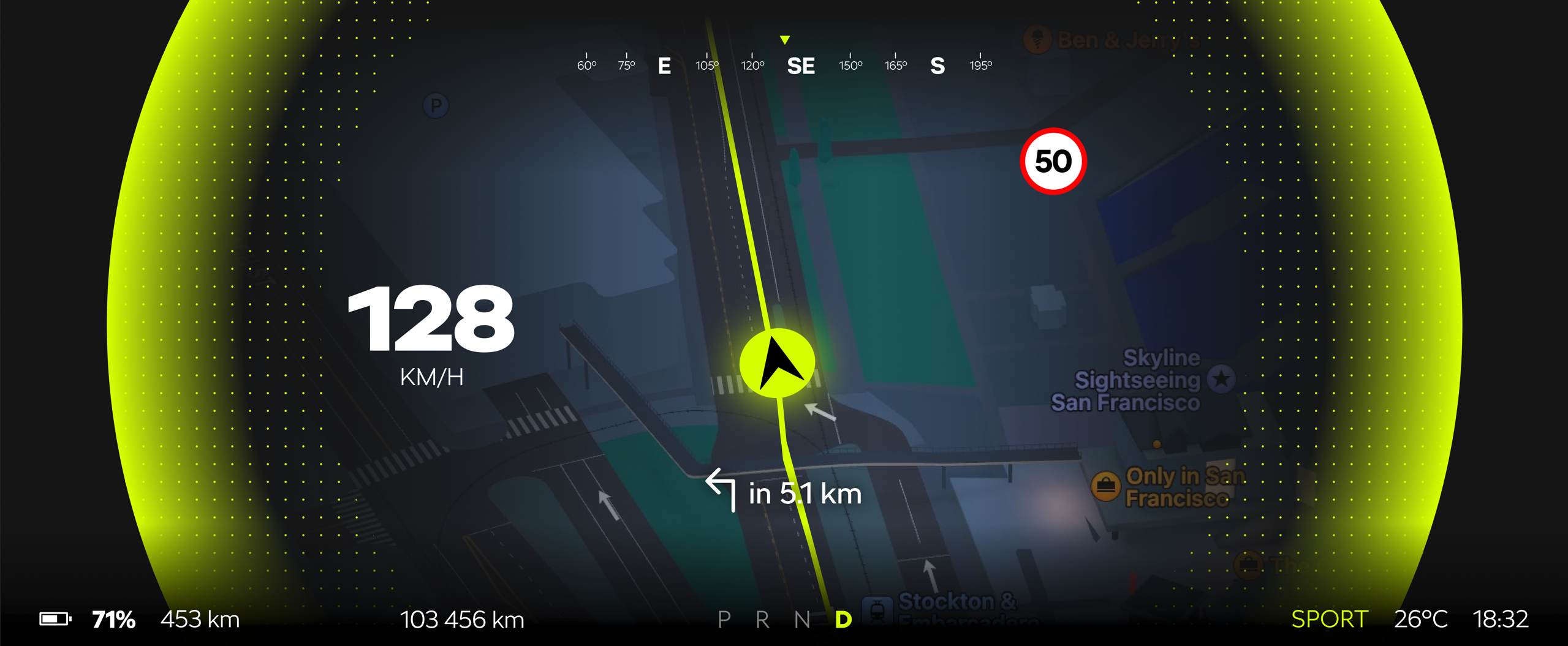Select the N gear indicator
Image resolution: width=1568 pixels, height=646 pixels.
click(x=801, y=620)
